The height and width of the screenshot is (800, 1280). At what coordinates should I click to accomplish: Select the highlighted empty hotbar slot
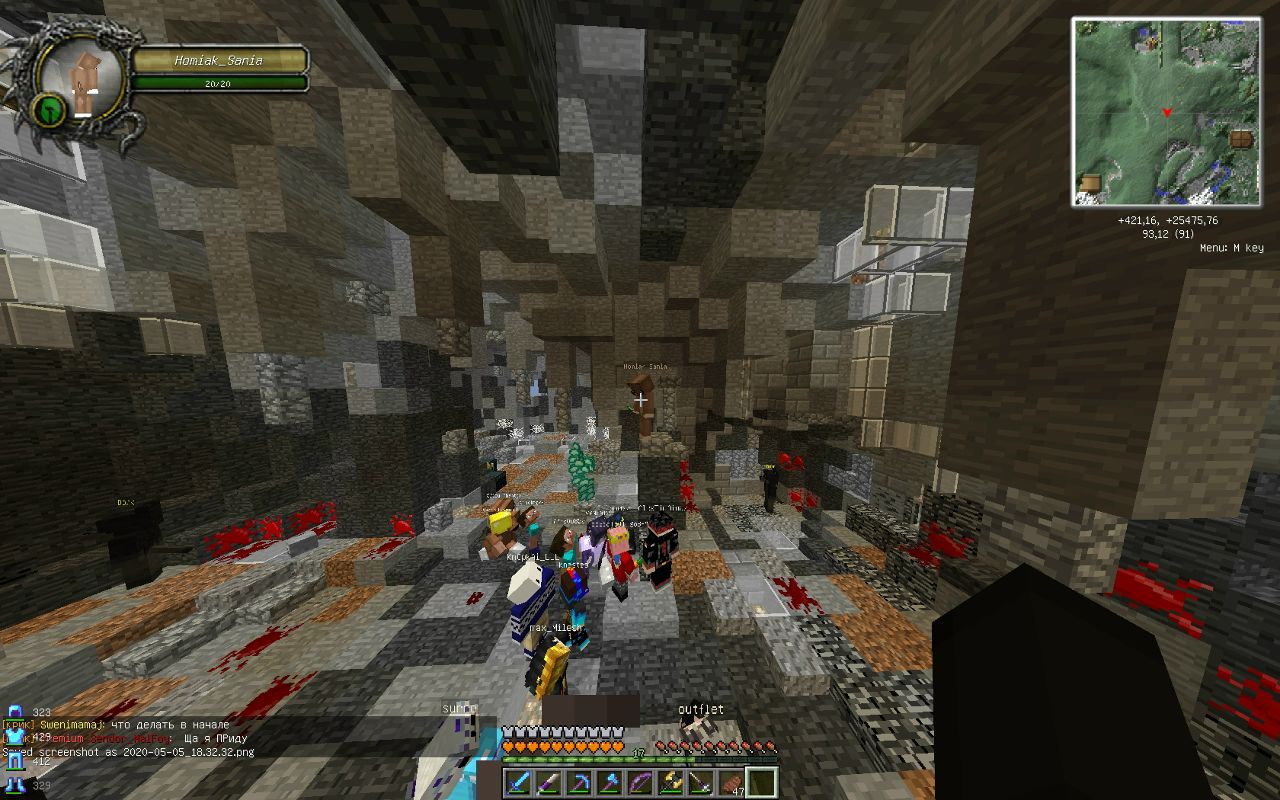click(761, 782)
